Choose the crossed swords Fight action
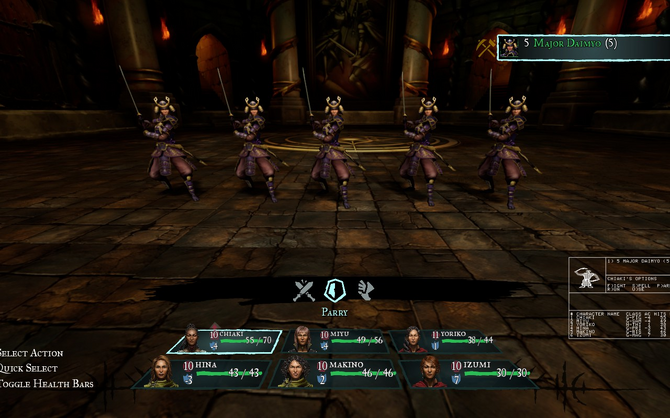The image size is (670, 418). (304, 291)
